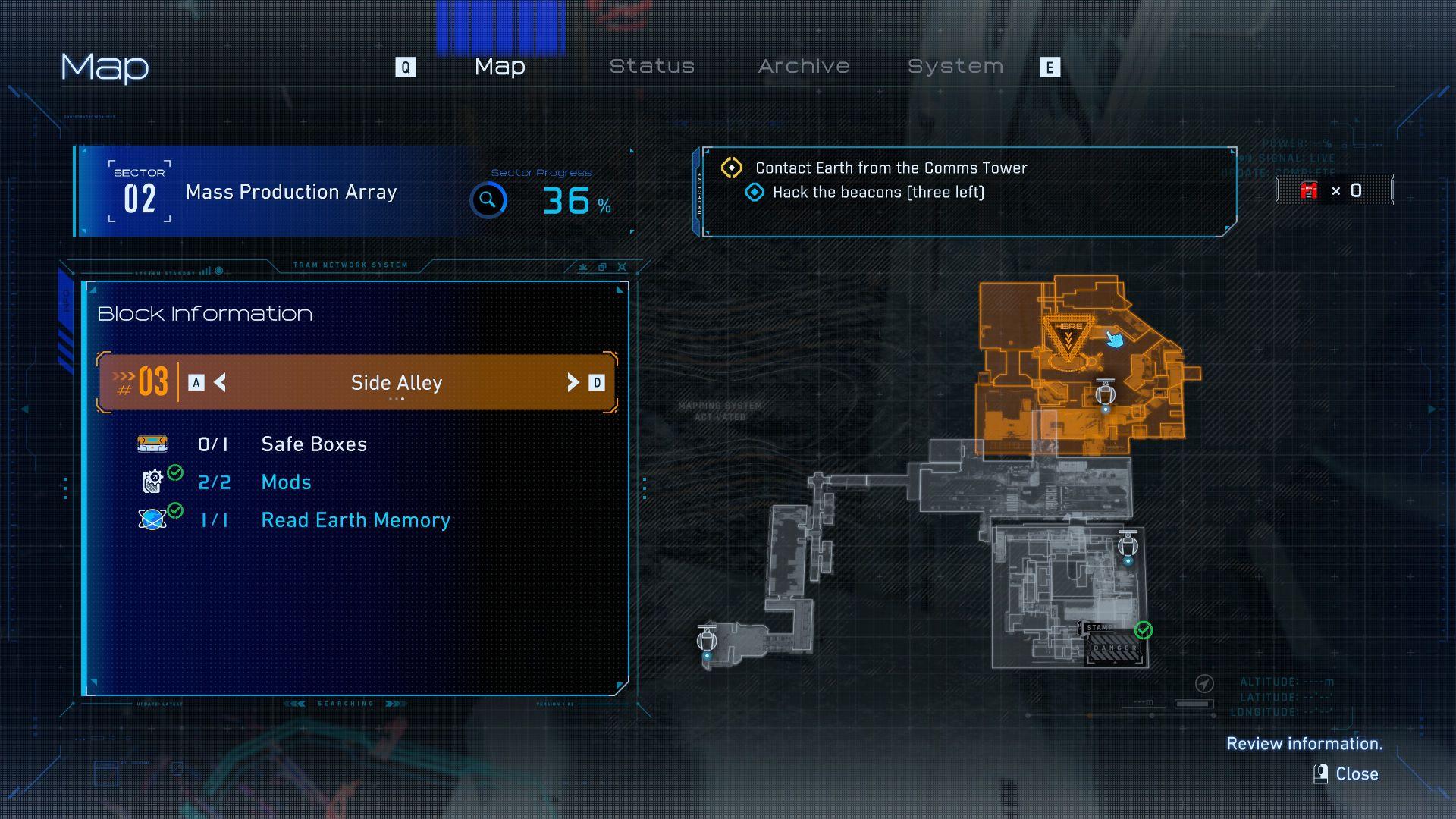Select the Safe Boxes row

click(x=313, y=444)
